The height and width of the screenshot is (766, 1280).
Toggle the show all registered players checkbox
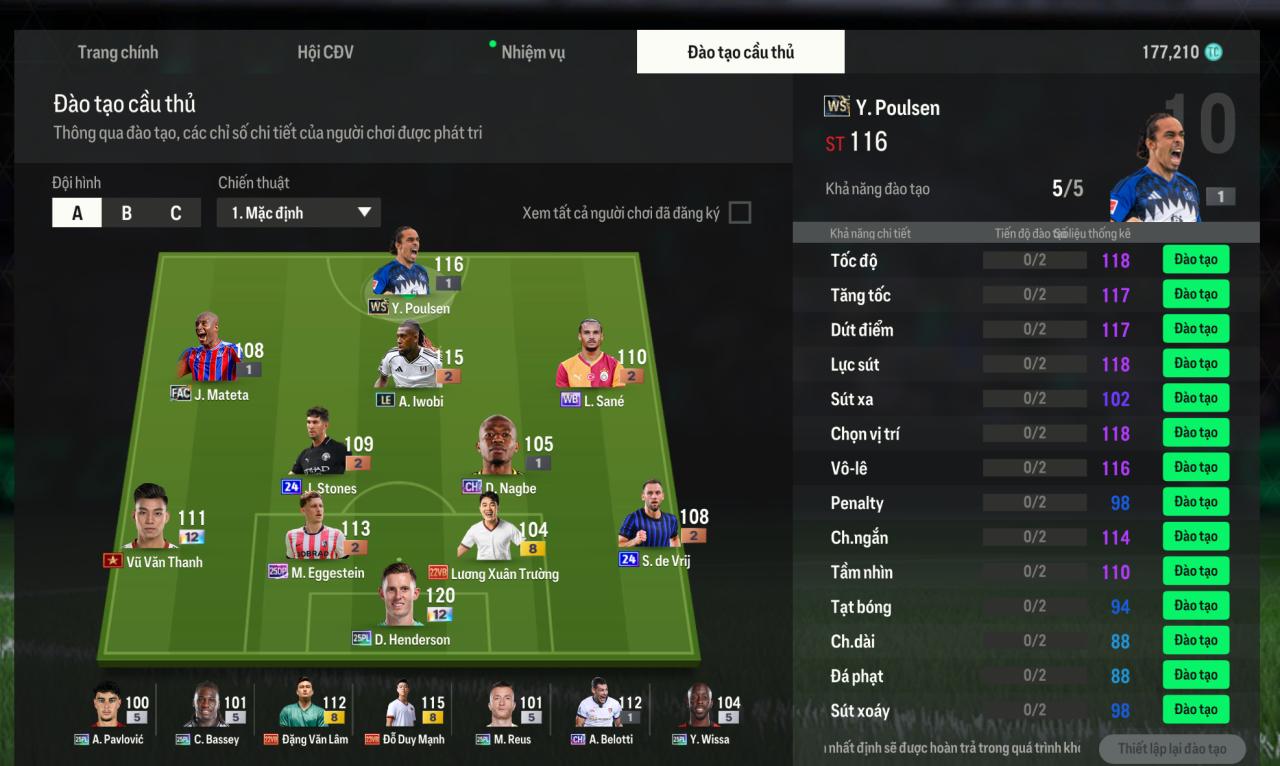pyautogui.click(x=739, y=213)
